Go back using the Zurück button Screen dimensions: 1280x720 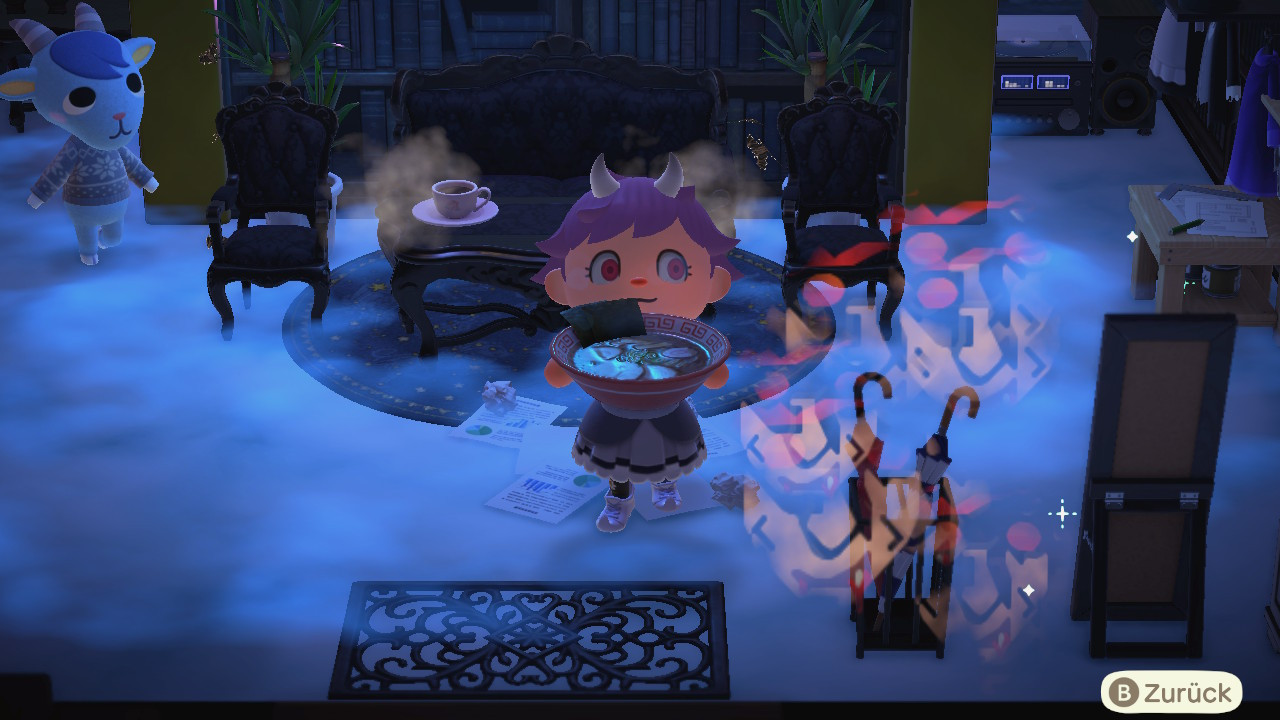pos(1171,692)
